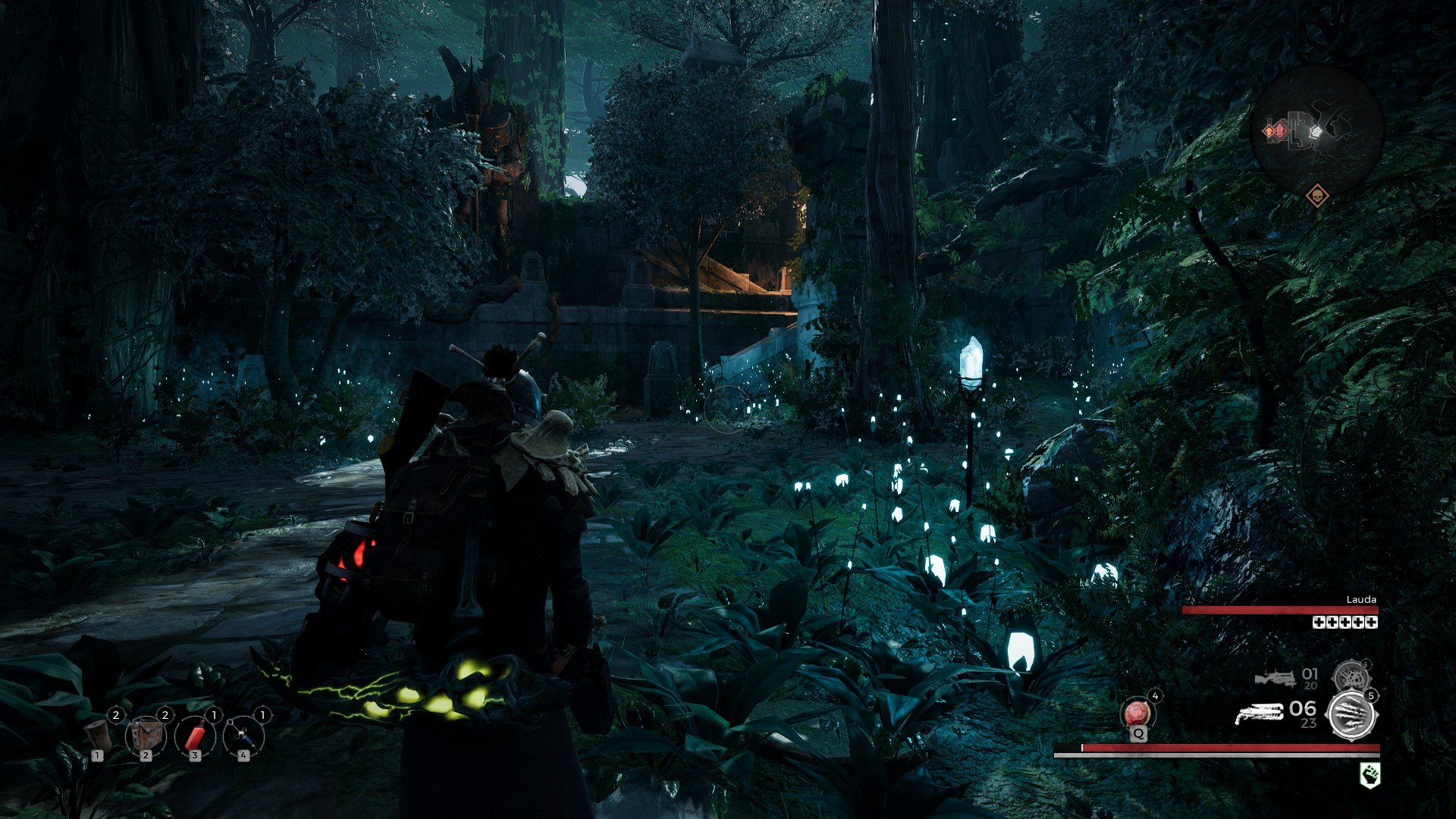Select the bandage in consumable slot 1
1456x819 pixels.
point(97,736)
